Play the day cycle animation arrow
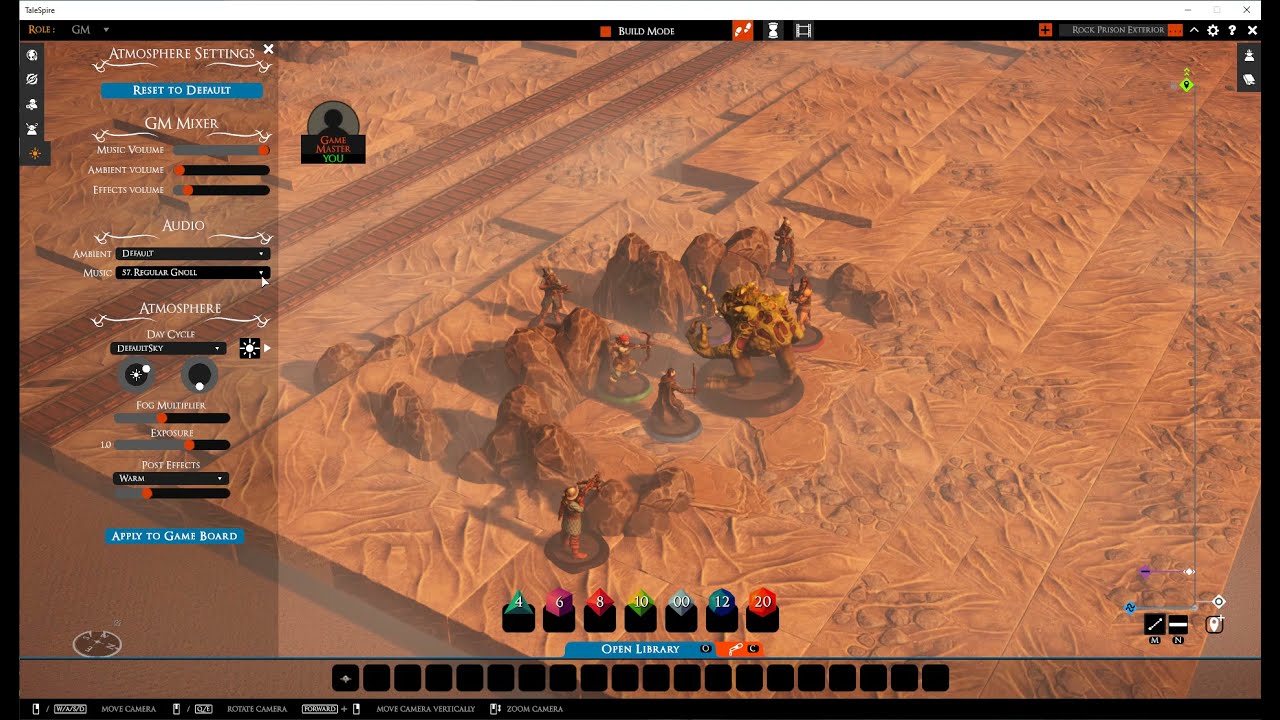 click(267, 348)
